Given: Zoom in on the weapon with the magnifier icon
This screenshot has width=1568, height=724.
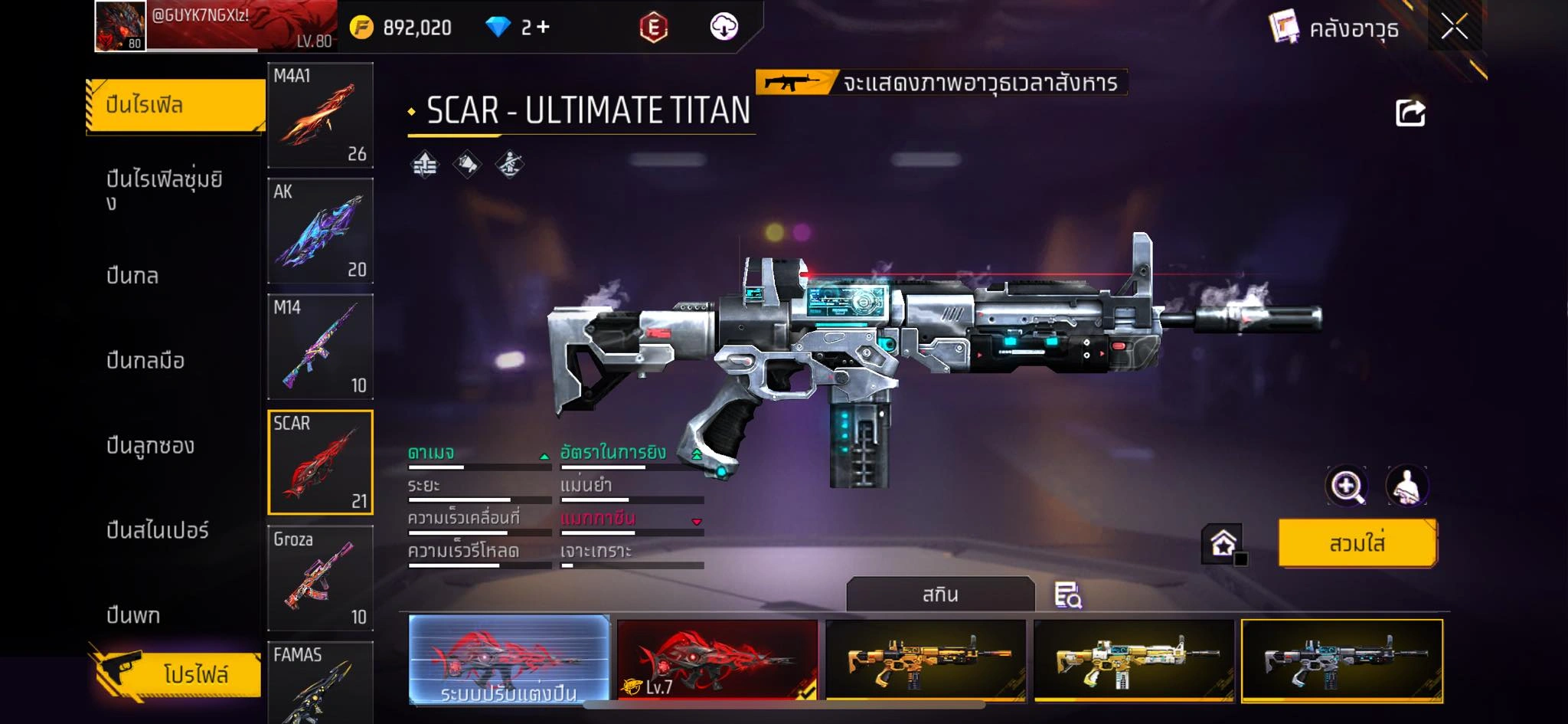Looking at the screenshot, I should click(1347, 486).
